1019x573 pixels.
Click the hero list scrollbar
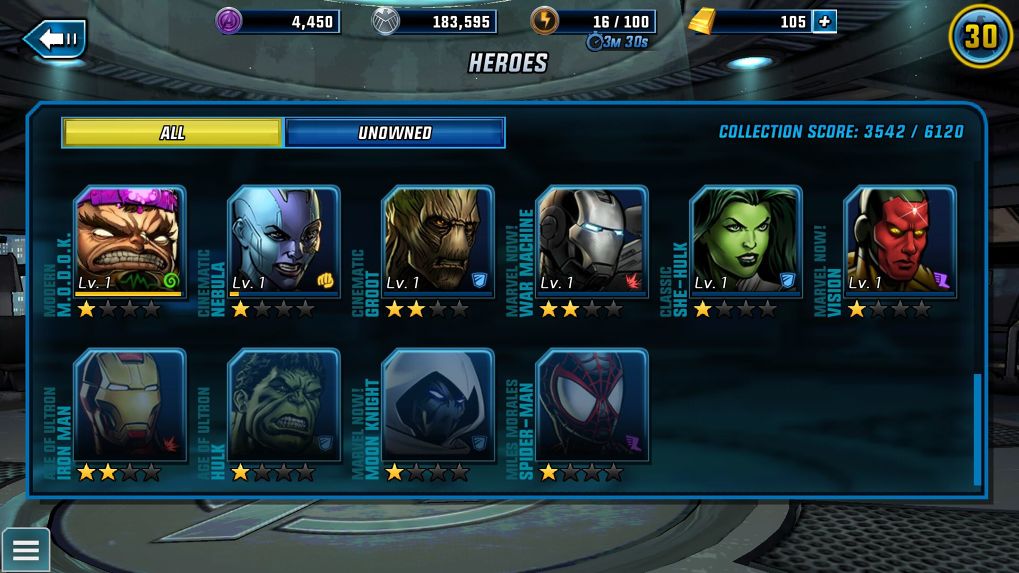pyautogui.click(x=977, y=430)
